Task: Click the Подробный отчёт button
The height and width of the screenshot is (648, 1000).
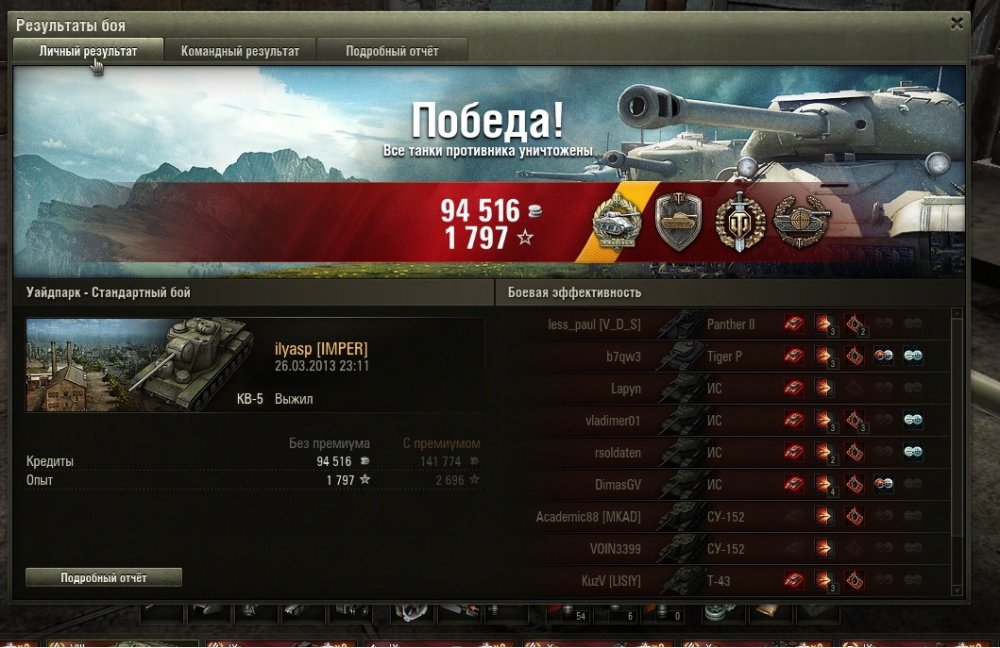Action: (104, 578)
